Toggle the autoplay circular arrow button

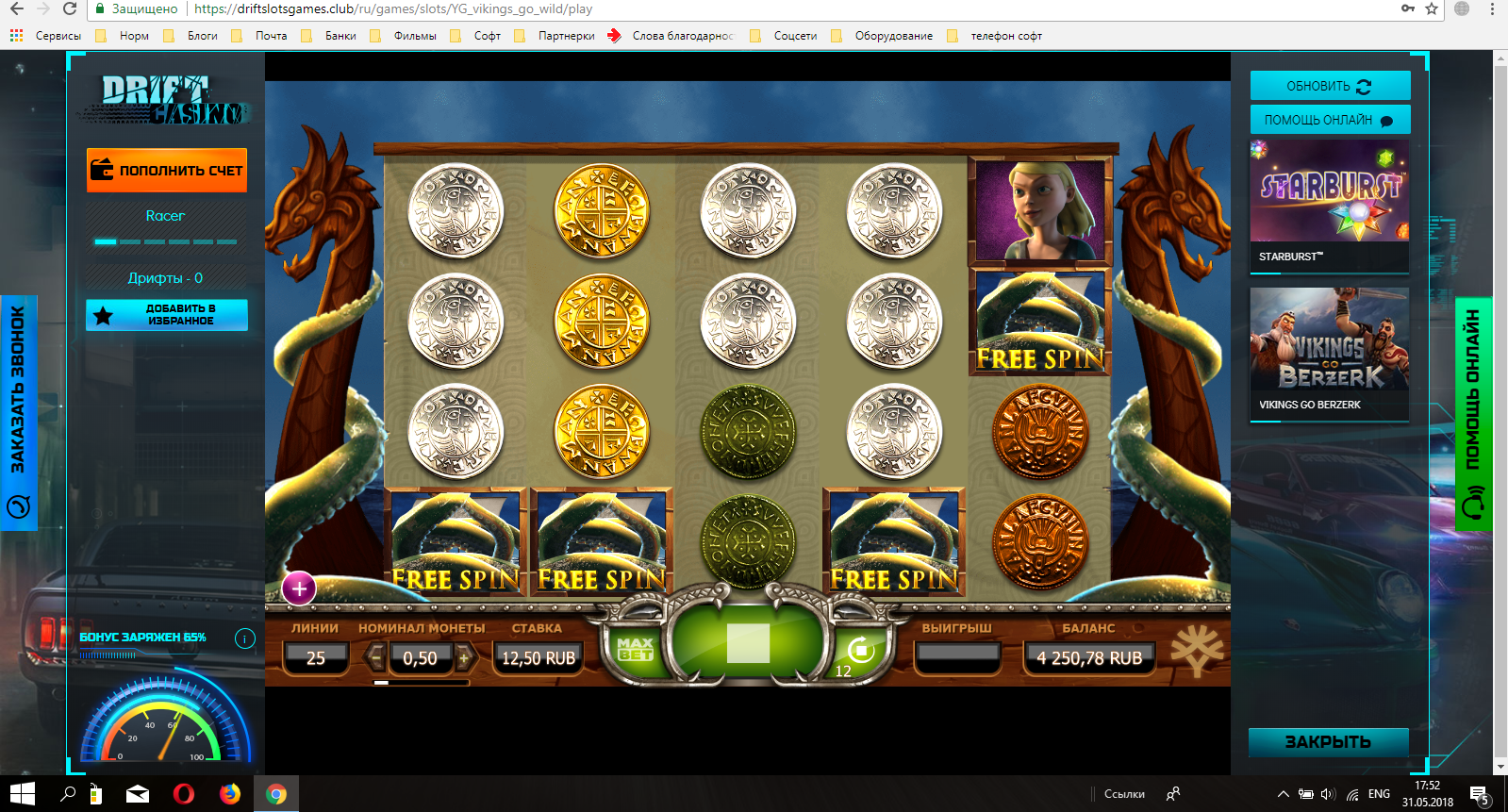[x=860, y=650]
